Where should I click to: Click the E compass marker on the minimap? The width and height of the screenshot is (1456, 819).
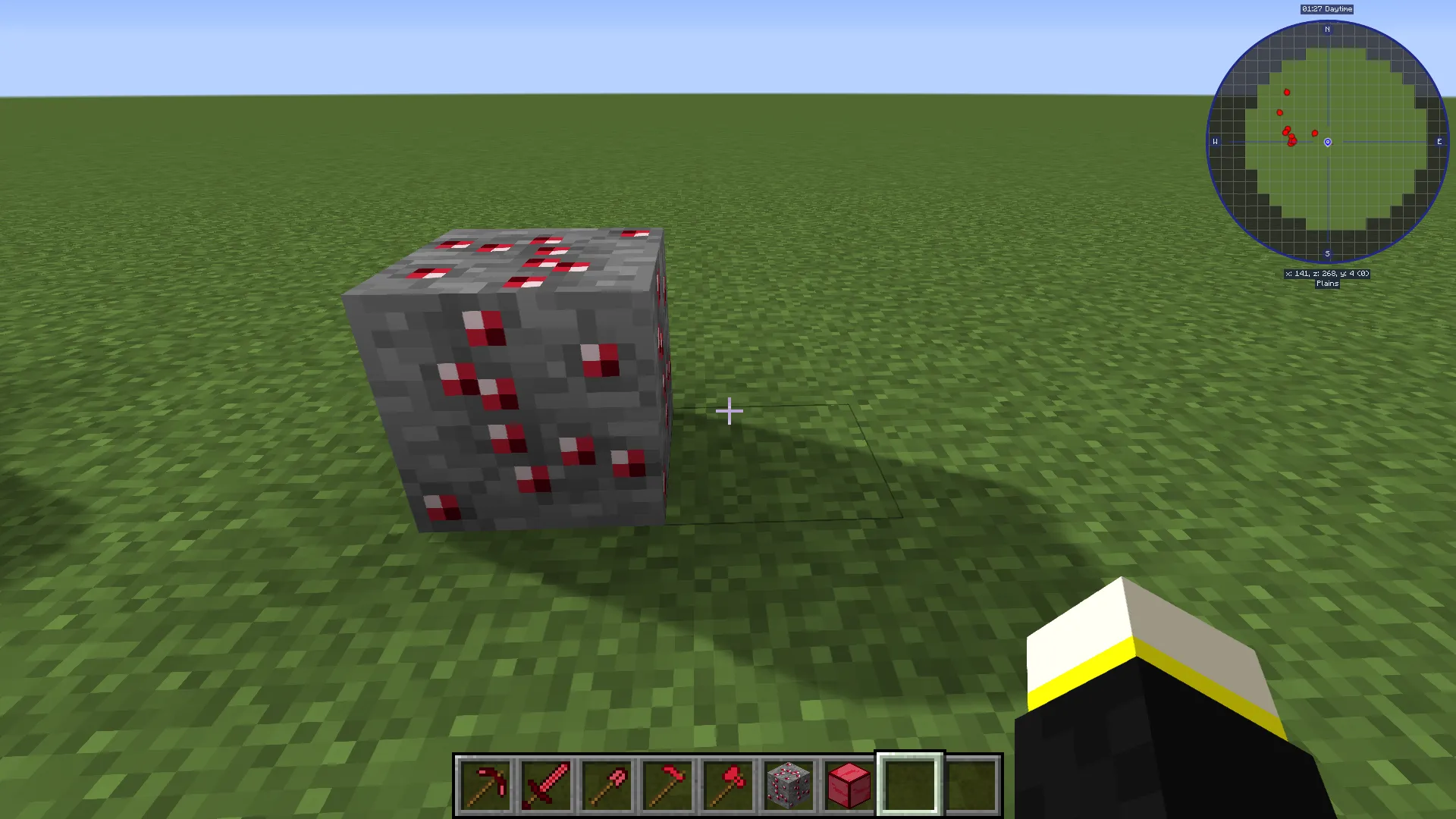pos(1439,142)
